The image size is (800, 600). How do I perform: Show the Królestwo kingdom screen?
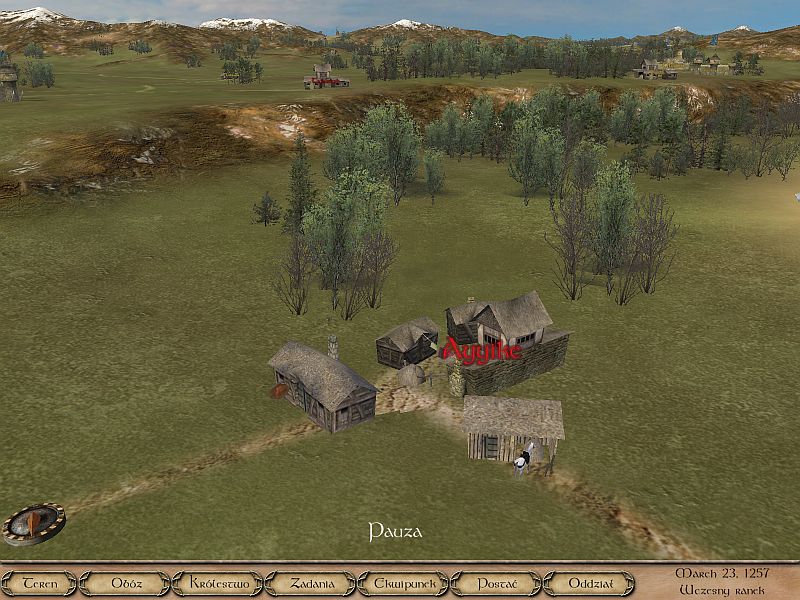(217, 583)
